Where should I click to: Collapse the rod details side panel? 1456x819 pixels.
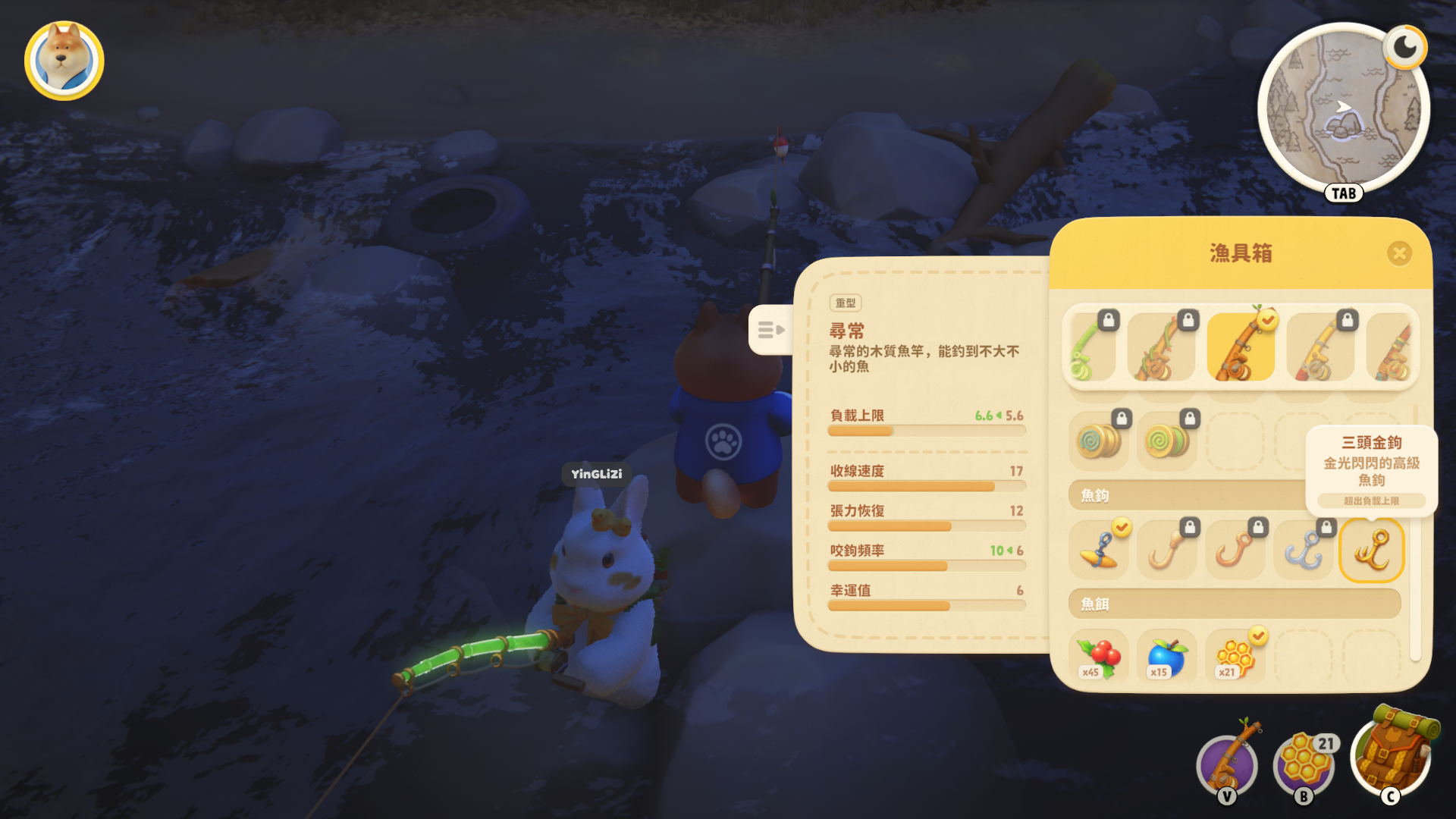tap(770, 330)
